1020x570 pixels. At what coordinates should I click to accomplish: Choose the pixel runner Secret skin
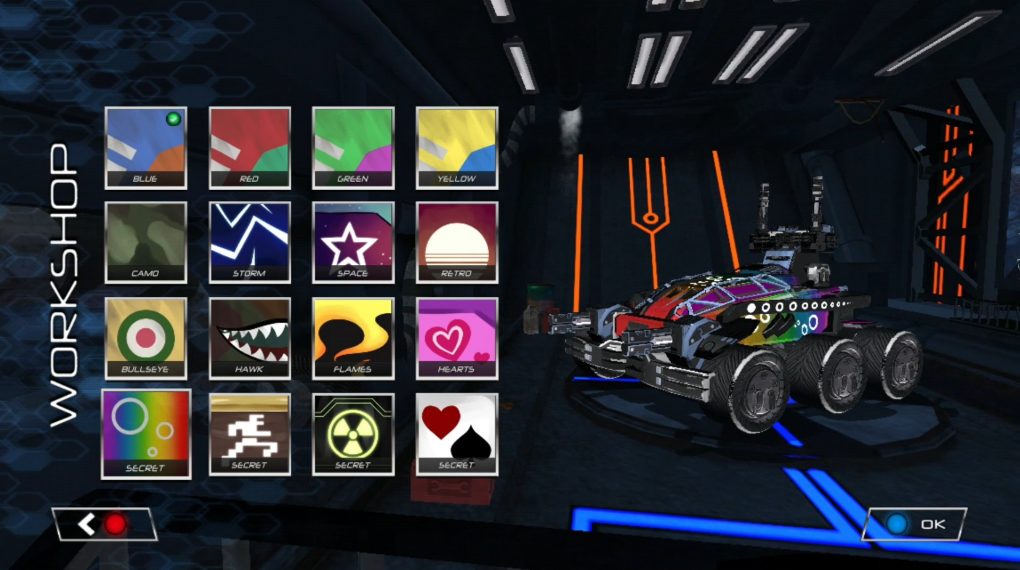tap(249, 433)
